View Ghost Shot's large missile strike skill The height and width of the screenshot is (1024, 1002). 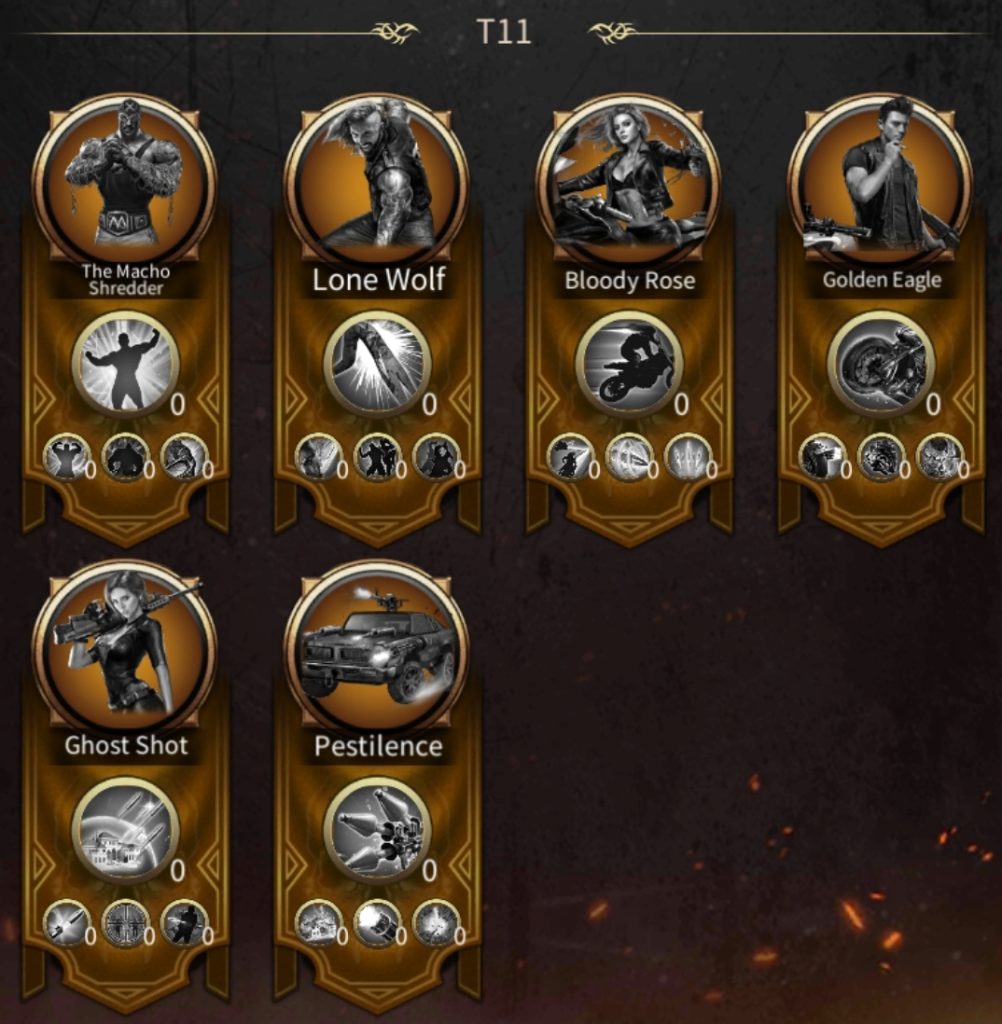pos(125,830)
